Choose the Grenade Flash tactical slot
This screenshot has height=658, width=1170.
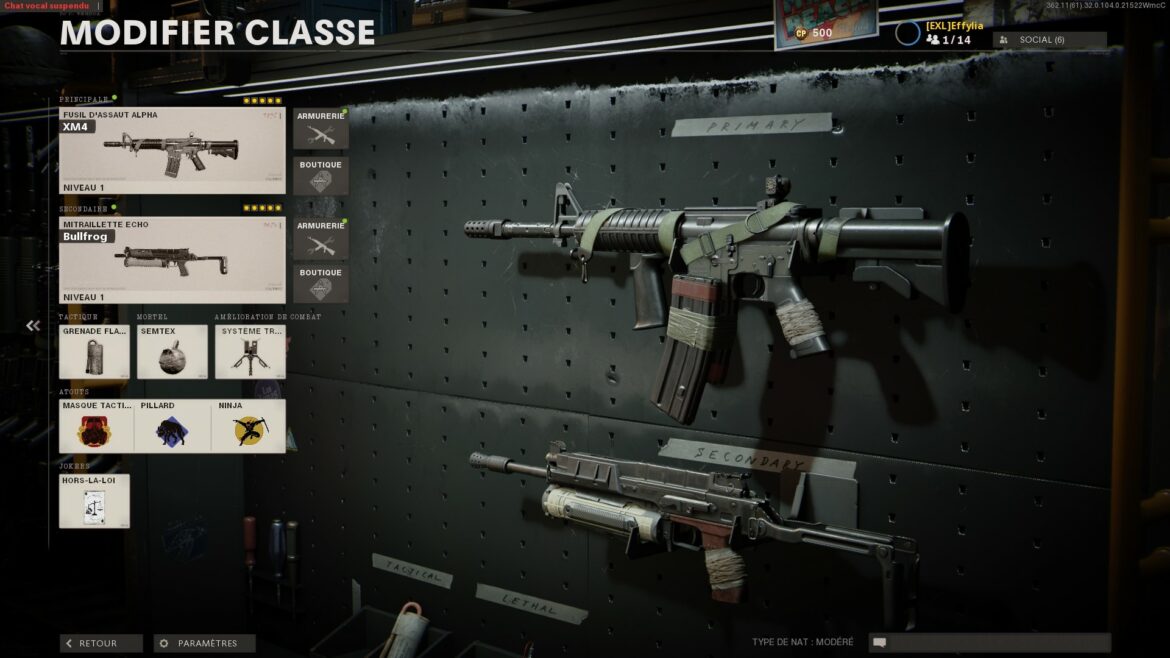[94, 352]
